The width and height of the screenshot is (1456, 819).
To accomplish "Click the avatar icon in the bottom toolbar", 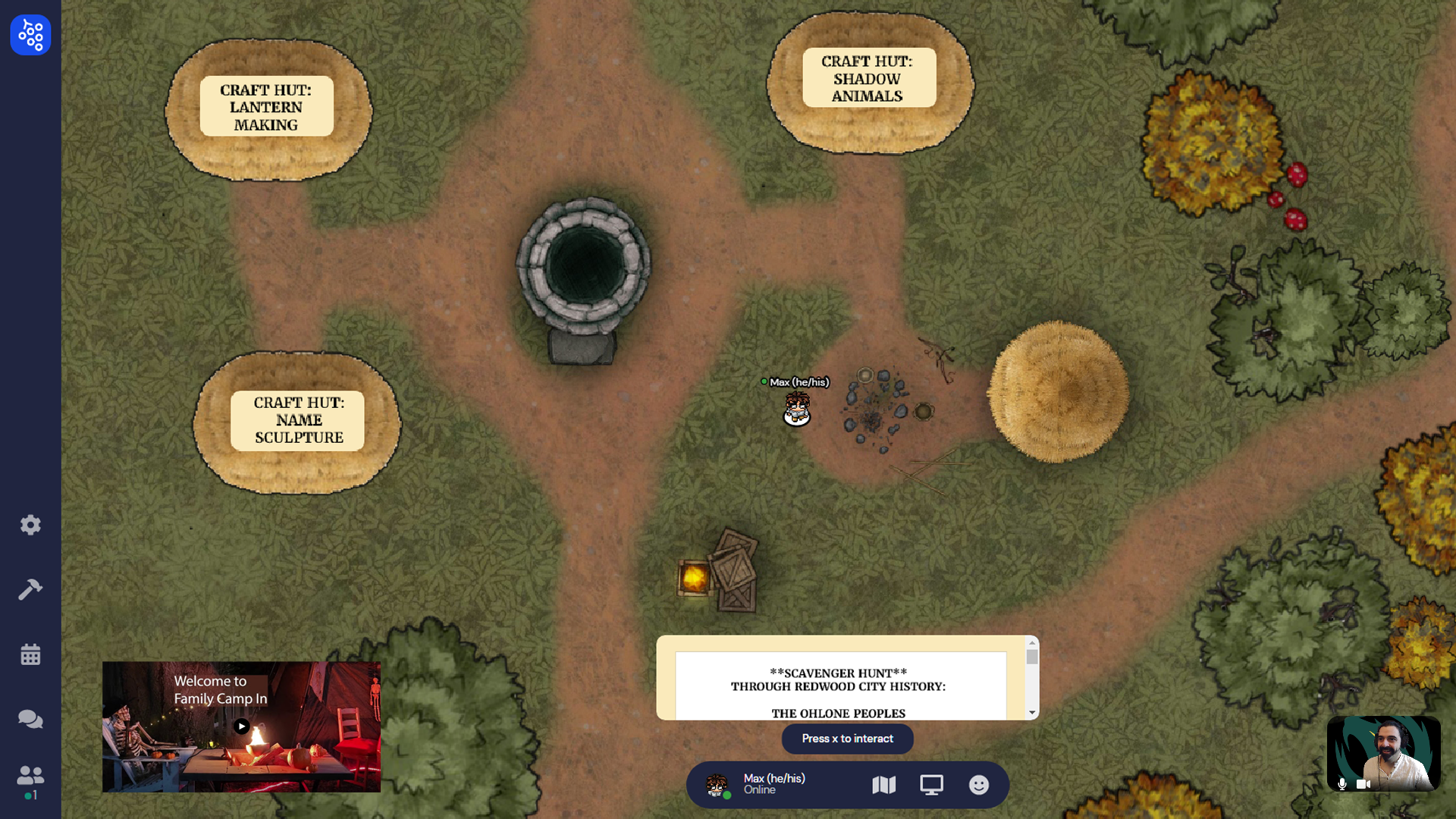I will pos(717,785).
